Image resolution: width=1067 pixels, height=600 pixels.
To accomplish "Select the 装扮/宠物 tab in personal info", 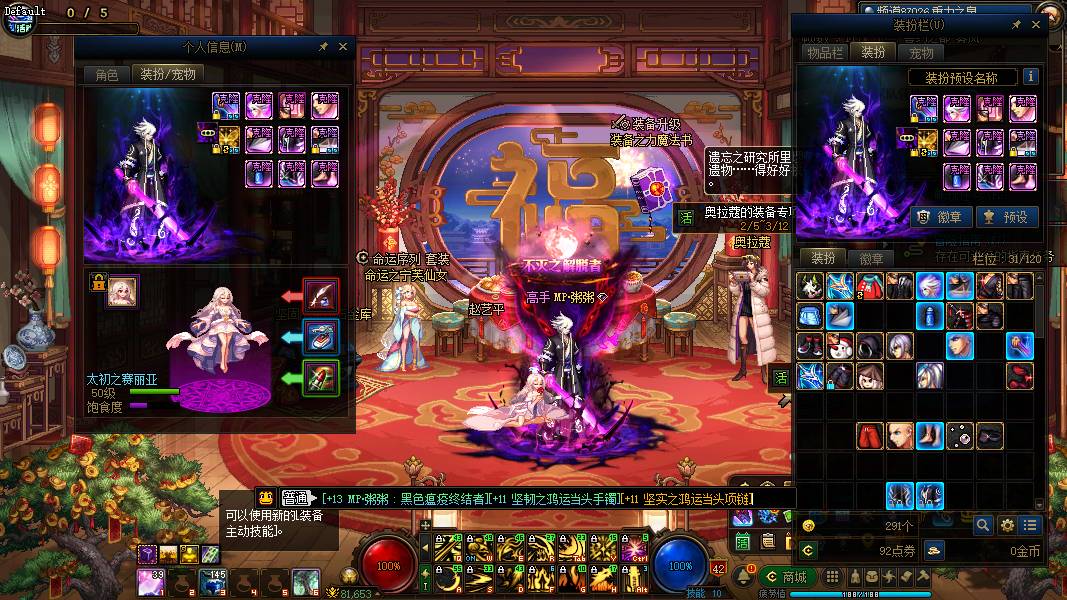I will click(167, 74).
